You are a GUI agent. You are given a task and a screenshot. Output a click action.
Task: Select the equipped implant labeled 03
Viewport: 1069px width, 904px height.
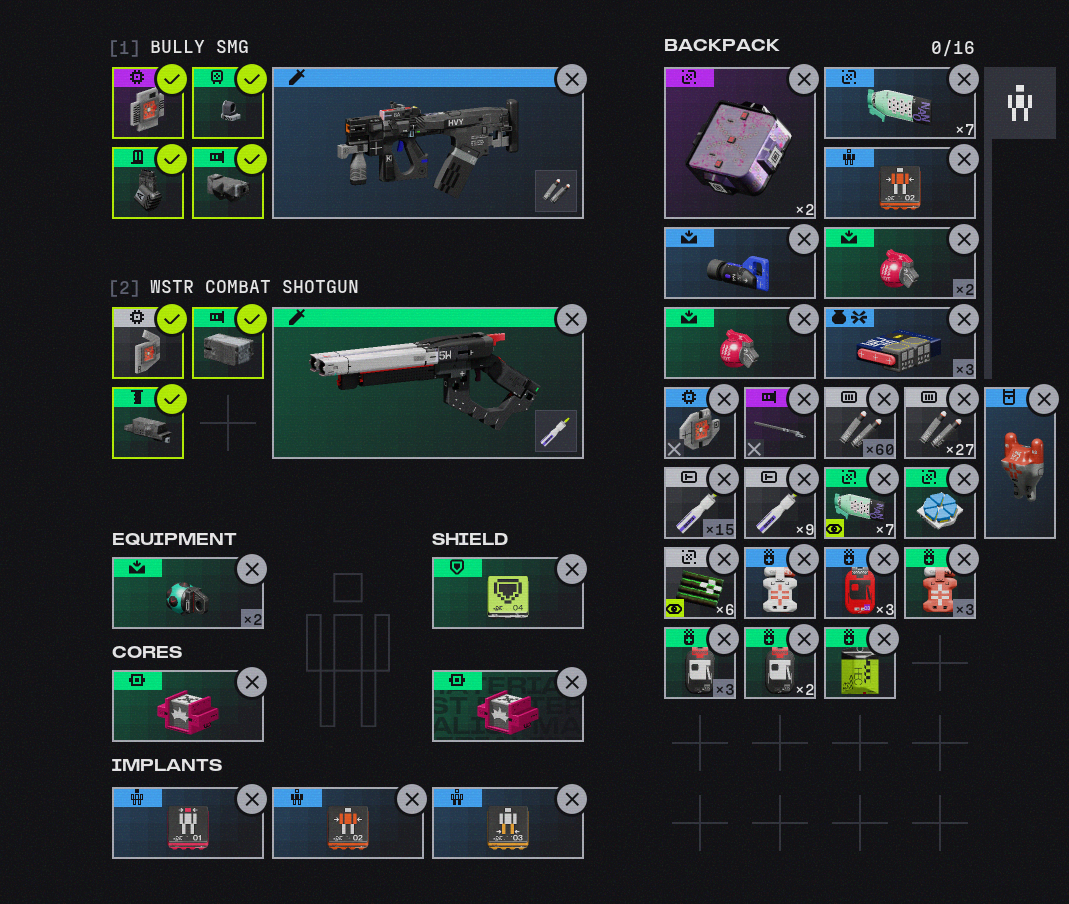coord(507,825)
